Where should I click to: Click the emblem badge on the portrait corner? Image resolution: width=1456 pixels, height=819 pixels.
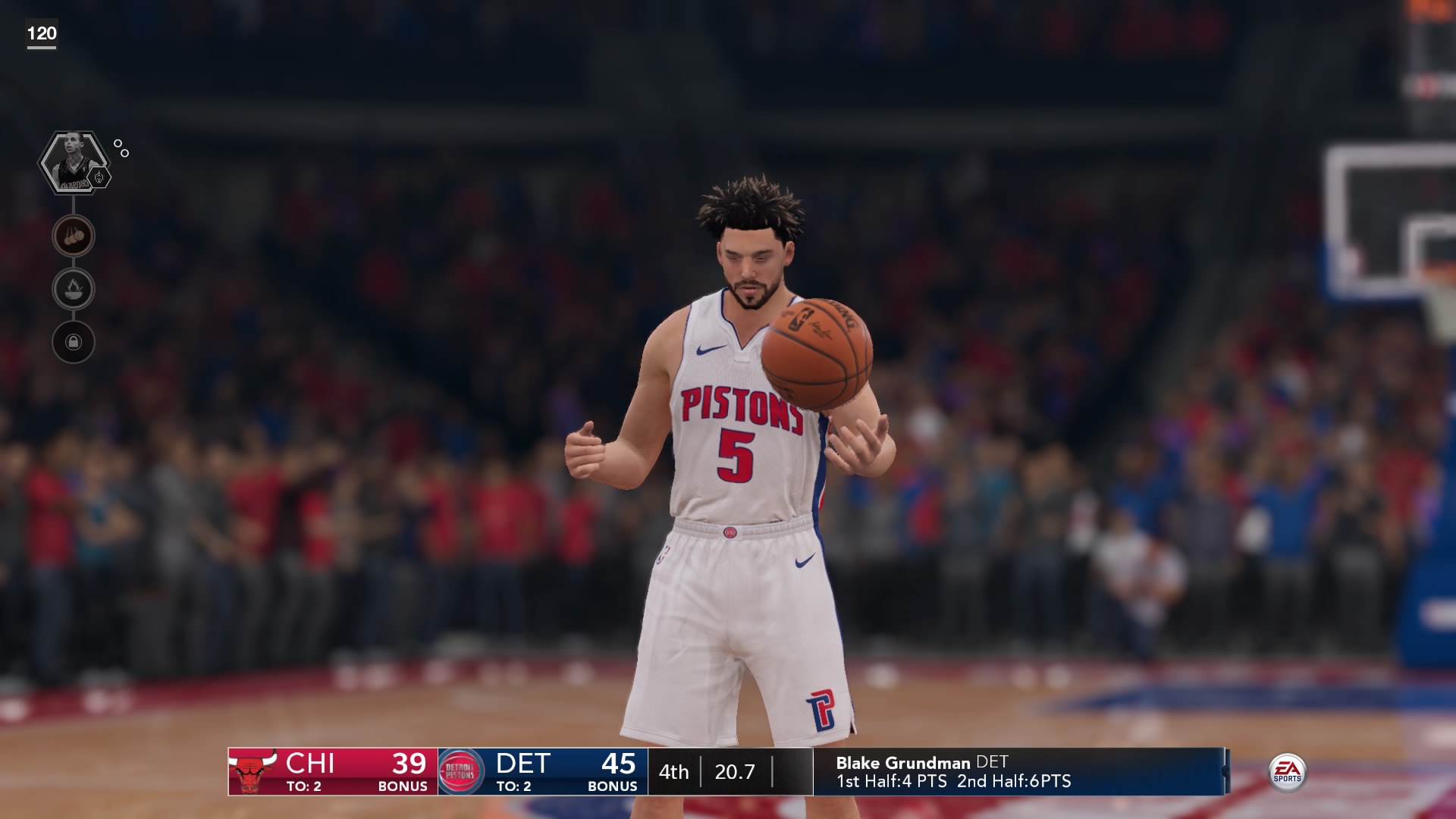[99, 176]
